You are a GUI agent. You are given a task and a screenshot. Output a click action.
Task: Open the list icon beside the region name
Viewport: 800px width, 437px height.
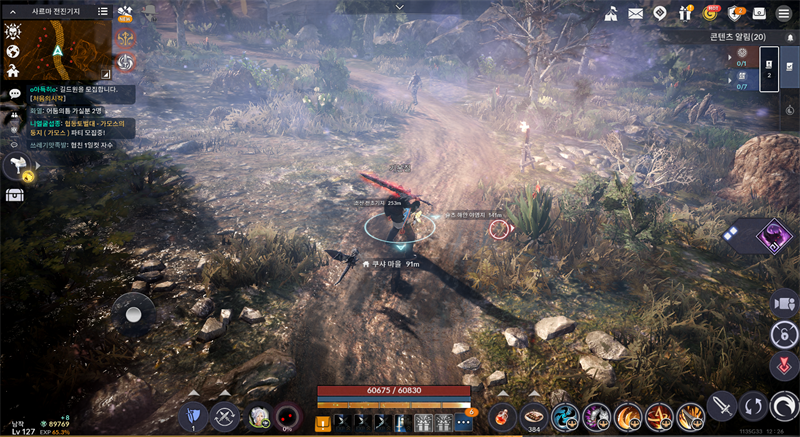[103, 11]
